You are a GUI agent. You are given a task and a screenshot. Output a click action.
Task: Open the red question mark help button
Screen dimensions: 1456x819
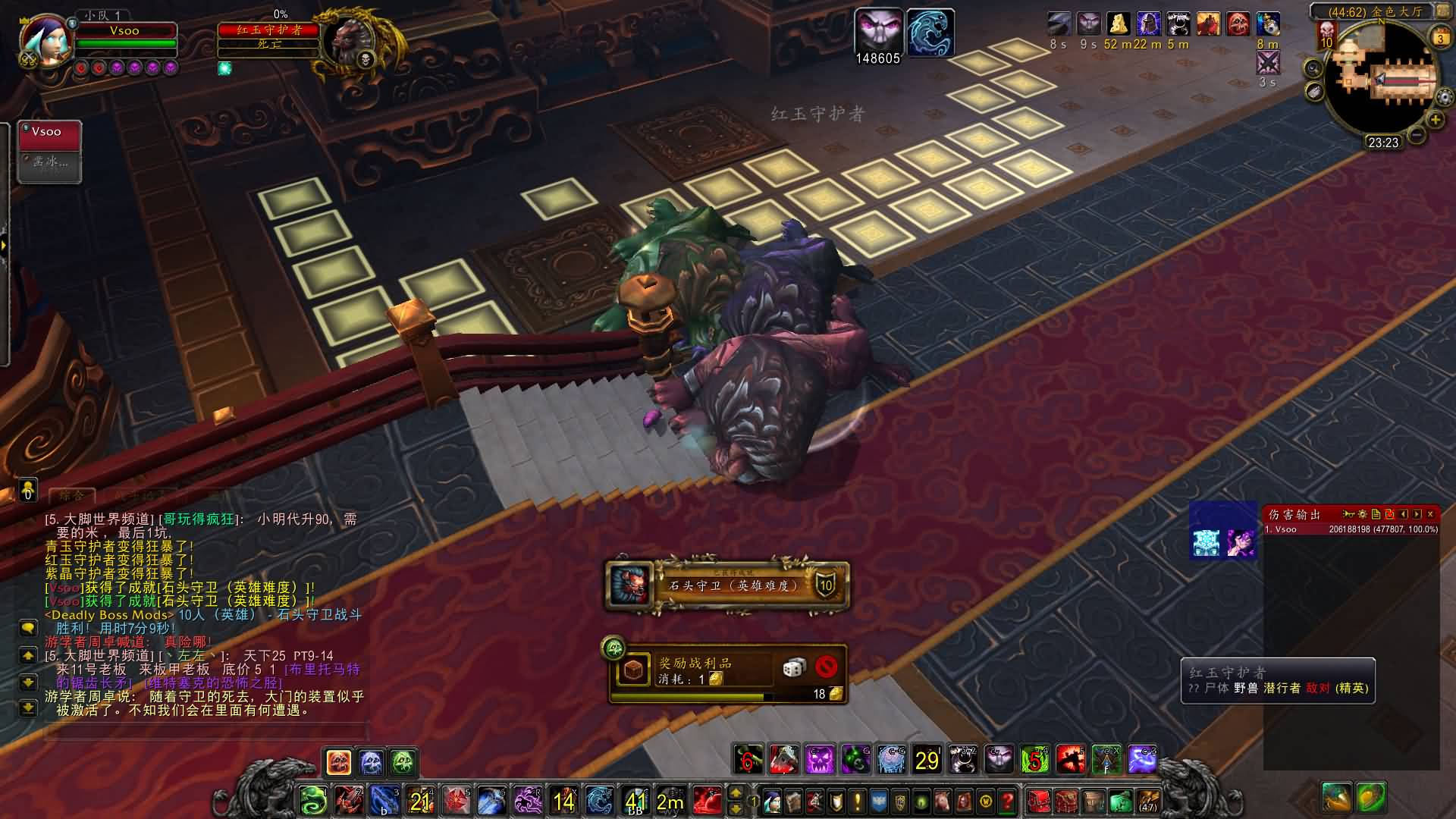pos(1007,801)
